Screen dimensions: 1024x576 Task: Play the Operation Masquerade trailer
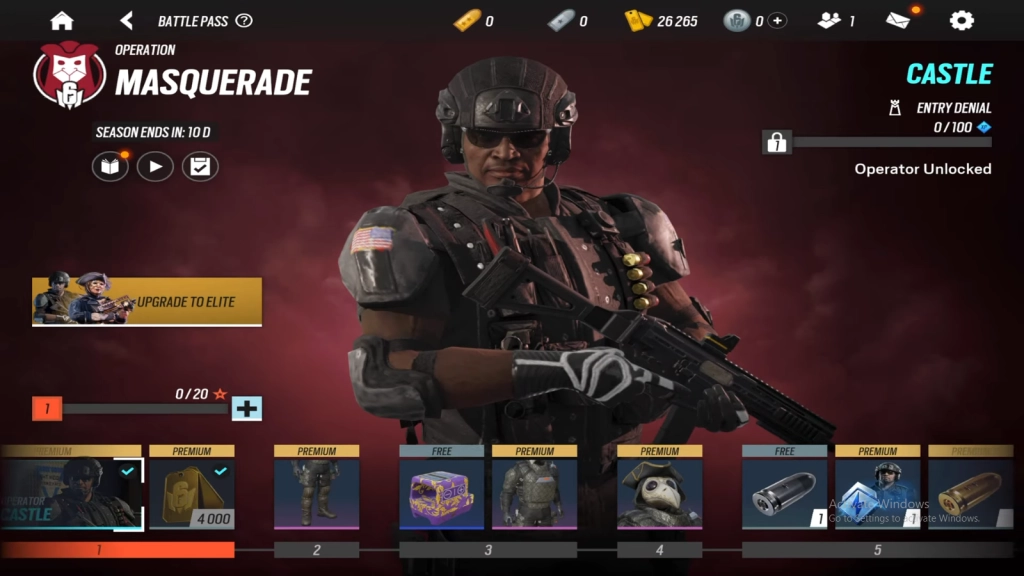[155, 166]
